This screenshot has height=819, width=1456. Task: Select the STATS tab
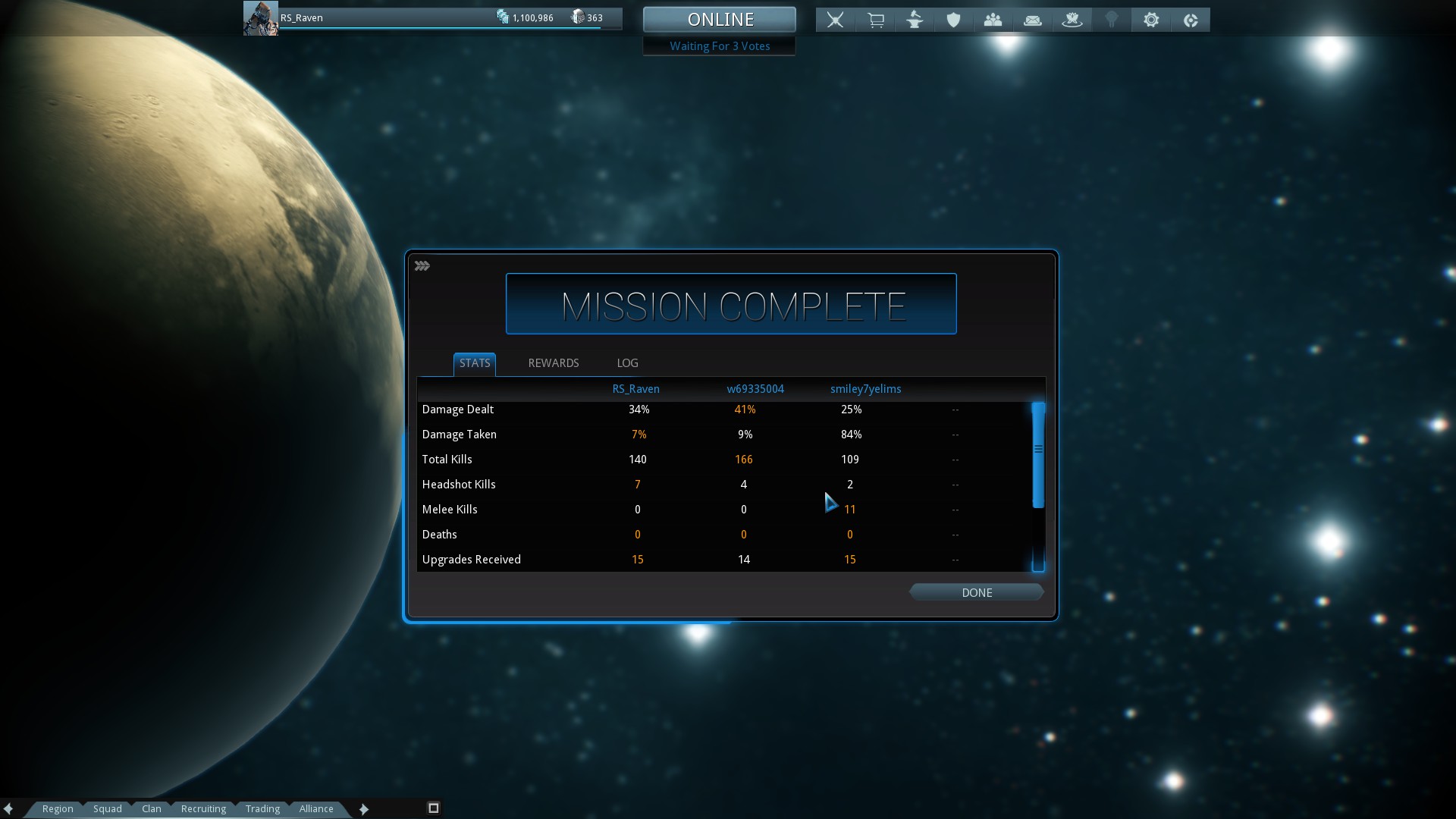click(x=475, y=363)
